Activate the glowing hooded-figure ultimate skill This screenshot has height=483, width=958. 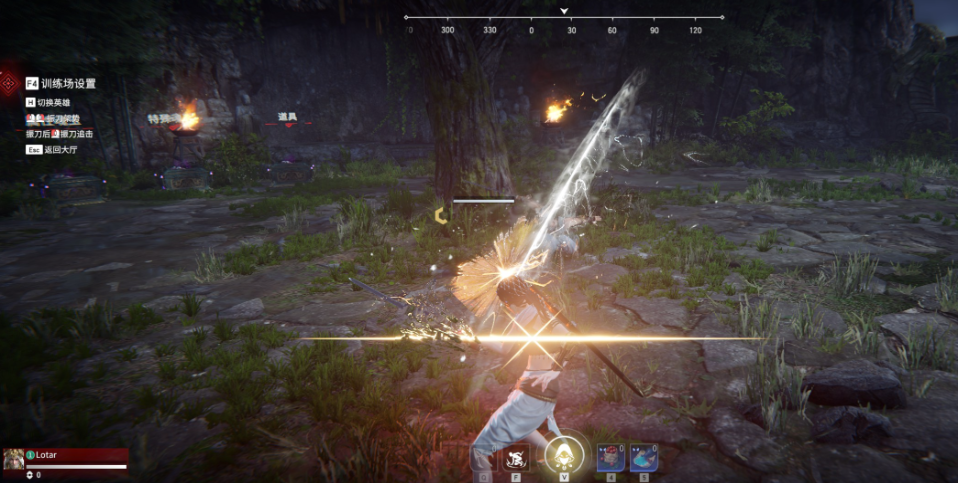(564, 457)
